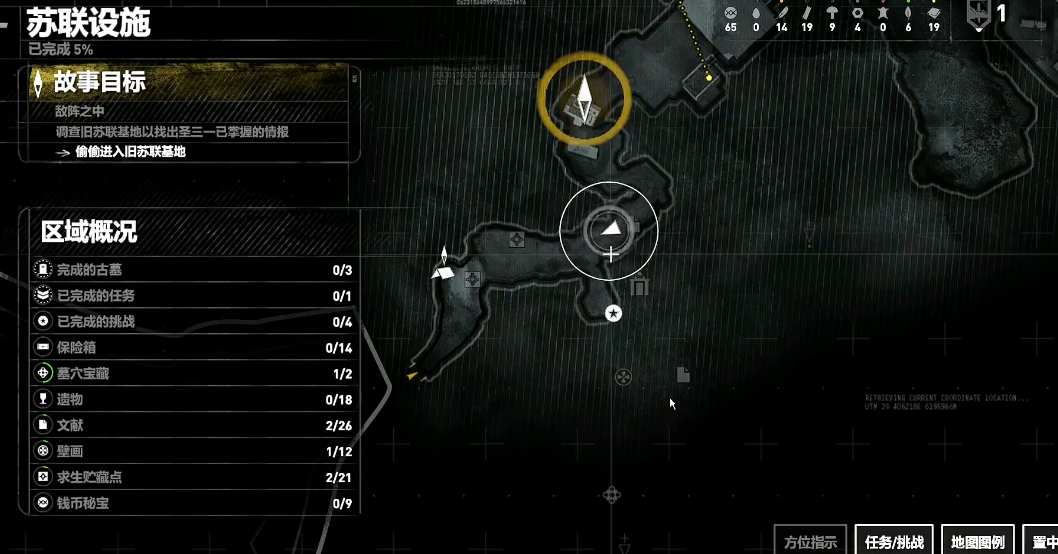Select the 故事目标 story objective header
The width and height of the screenshot is (1058, 554).
click(x=100, y=82)
